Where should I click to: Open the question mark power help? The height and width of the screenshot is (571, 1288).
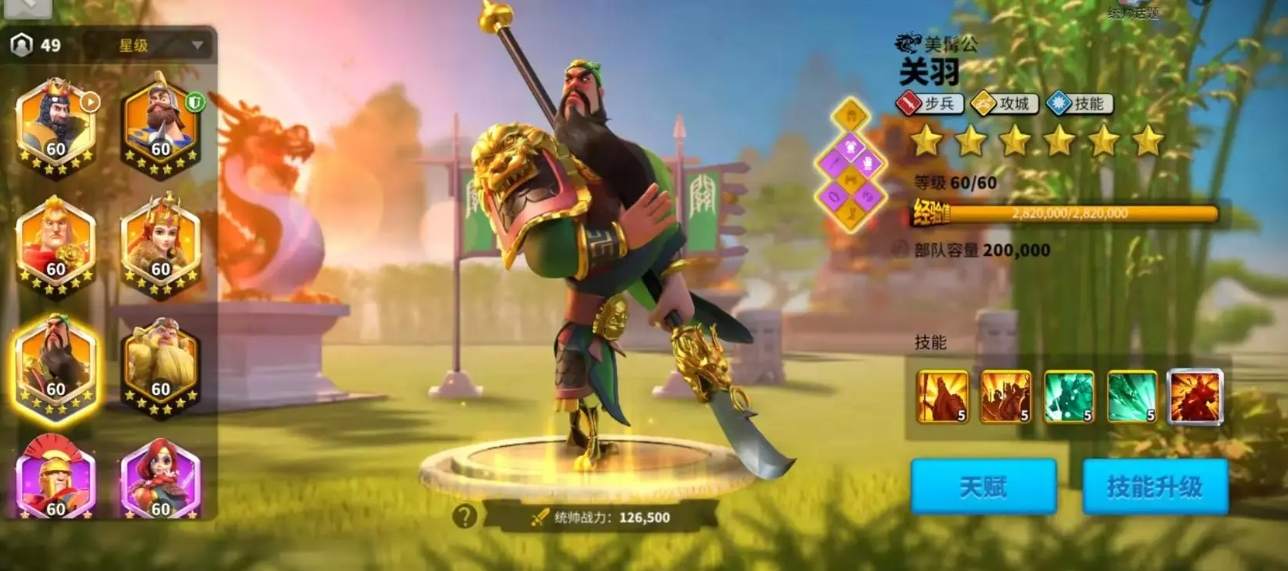464,516
